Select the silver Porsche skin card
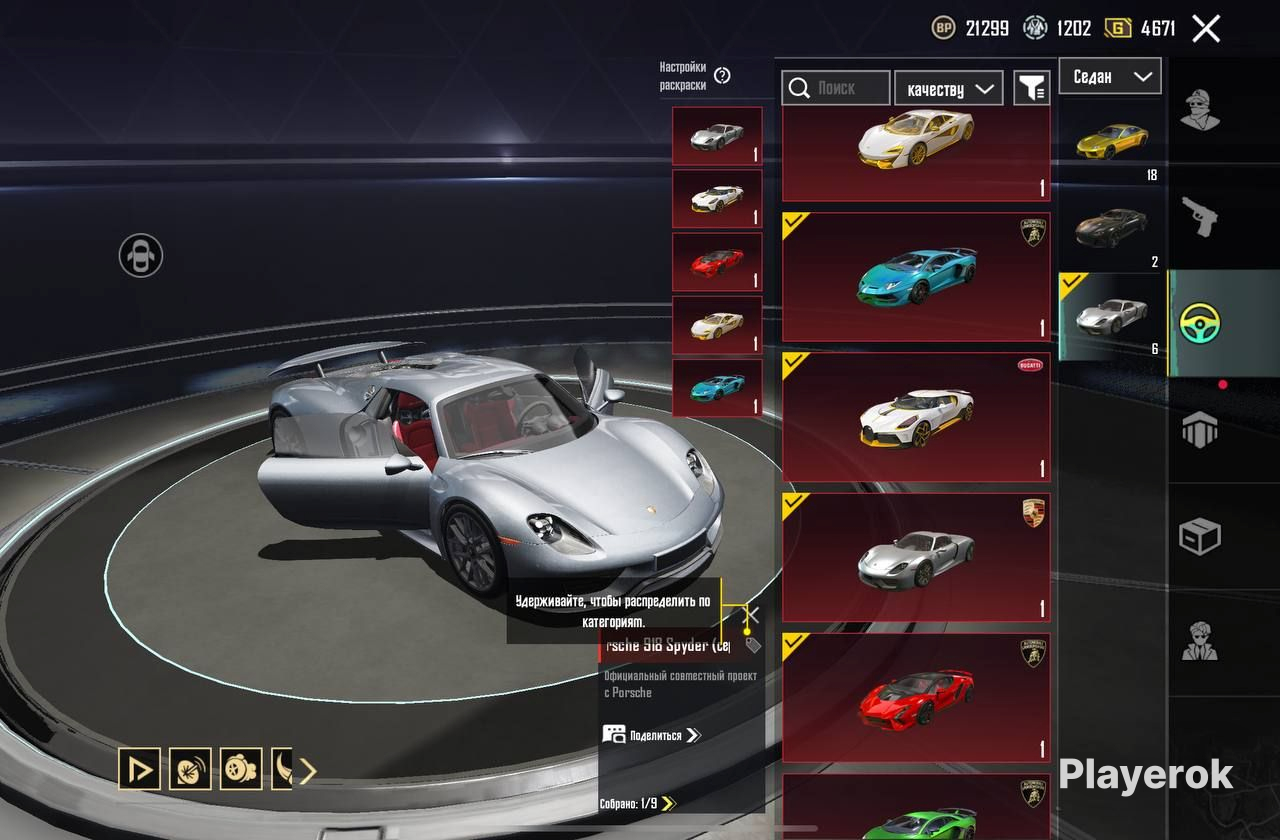 pos(916,557)
